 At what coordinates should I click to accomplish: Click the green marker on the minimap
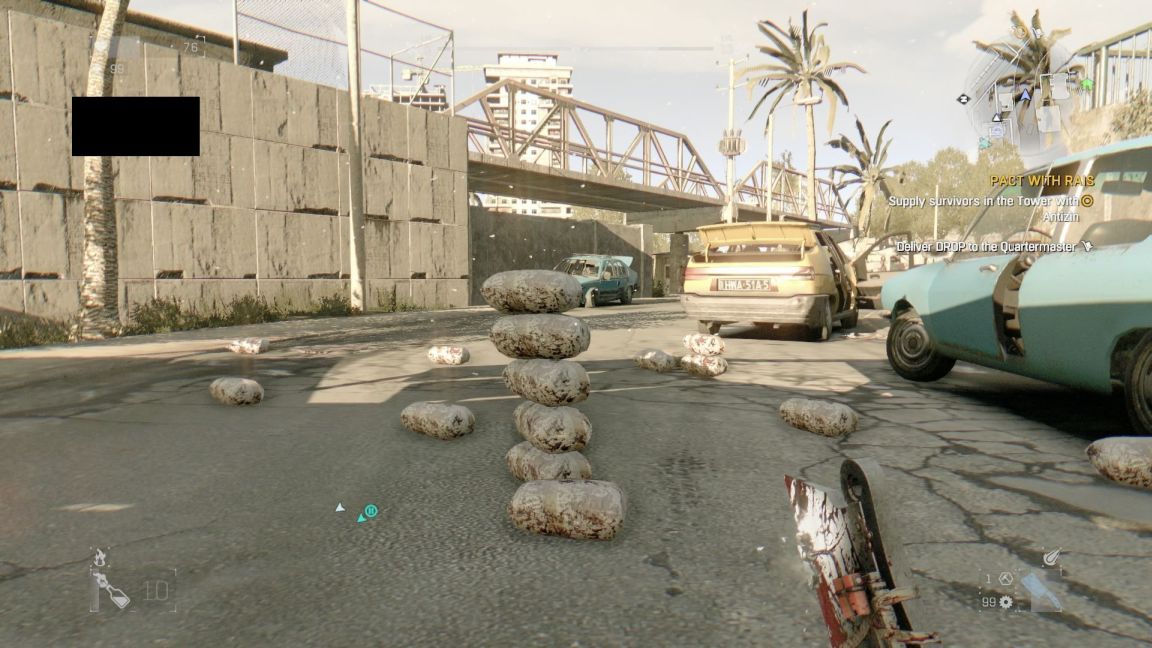click(x=1086, y=84)
